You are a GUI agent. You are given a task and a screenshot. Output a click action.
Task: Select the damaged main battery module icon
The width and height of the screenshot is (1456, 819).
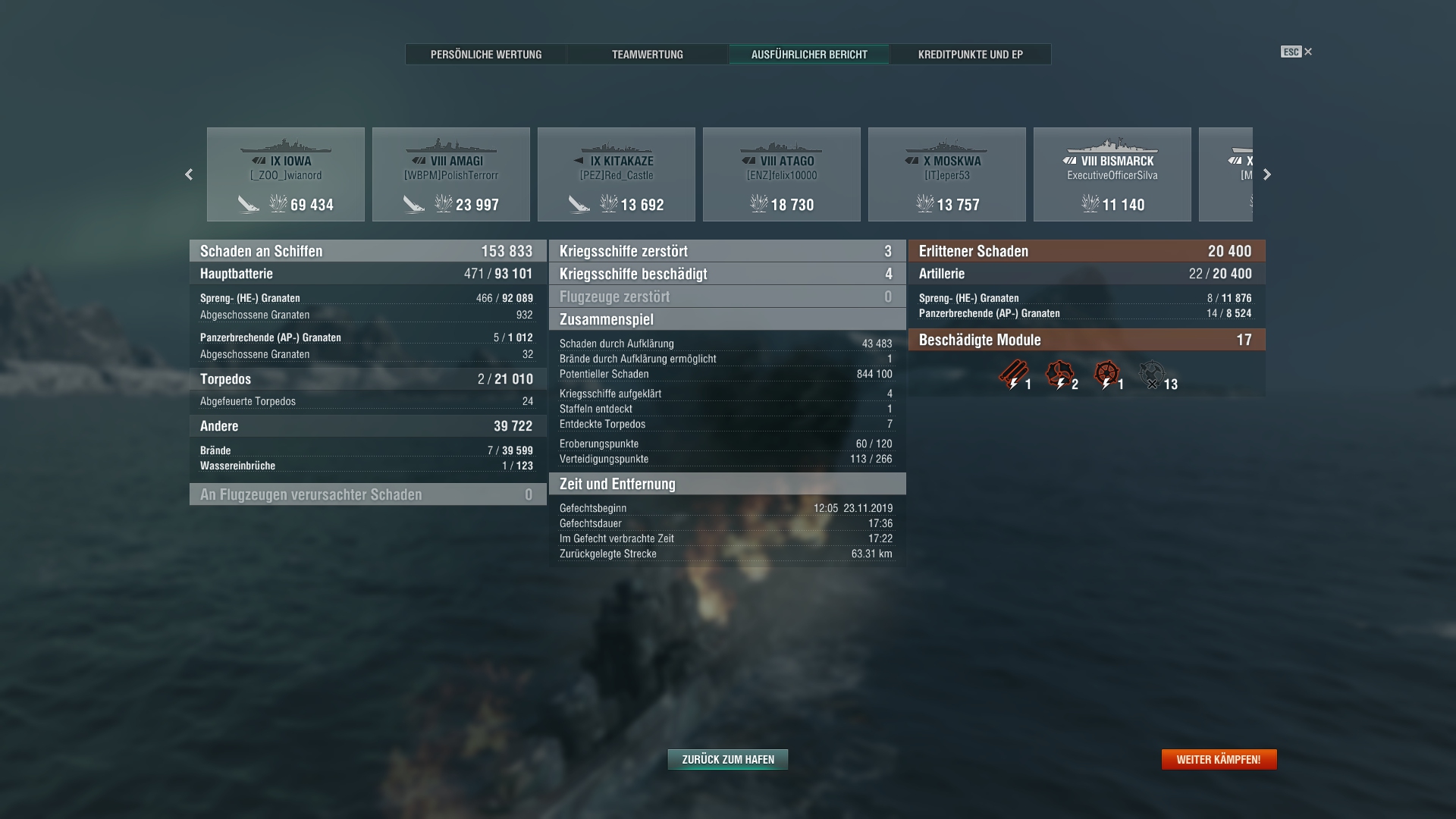(1013, 372)
